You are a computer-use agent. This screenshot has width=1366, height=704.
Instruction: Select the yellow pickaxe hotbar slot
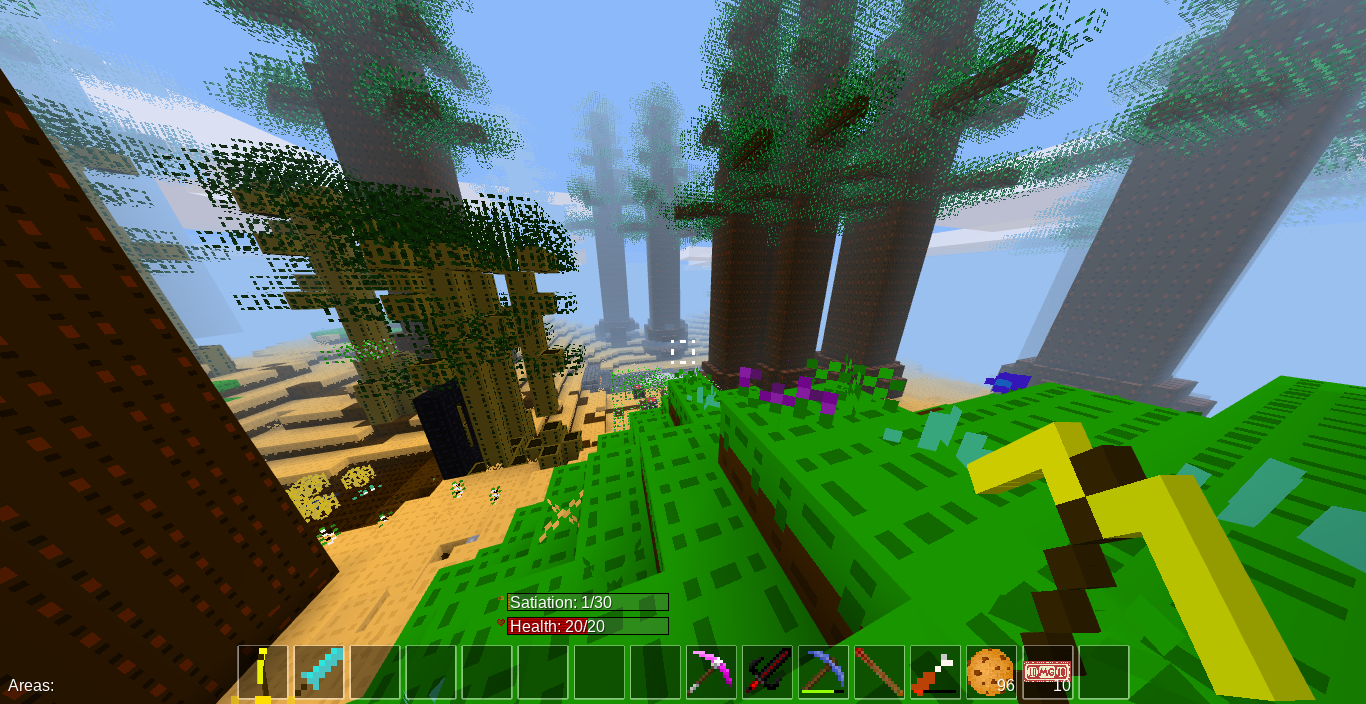(263, 672)
